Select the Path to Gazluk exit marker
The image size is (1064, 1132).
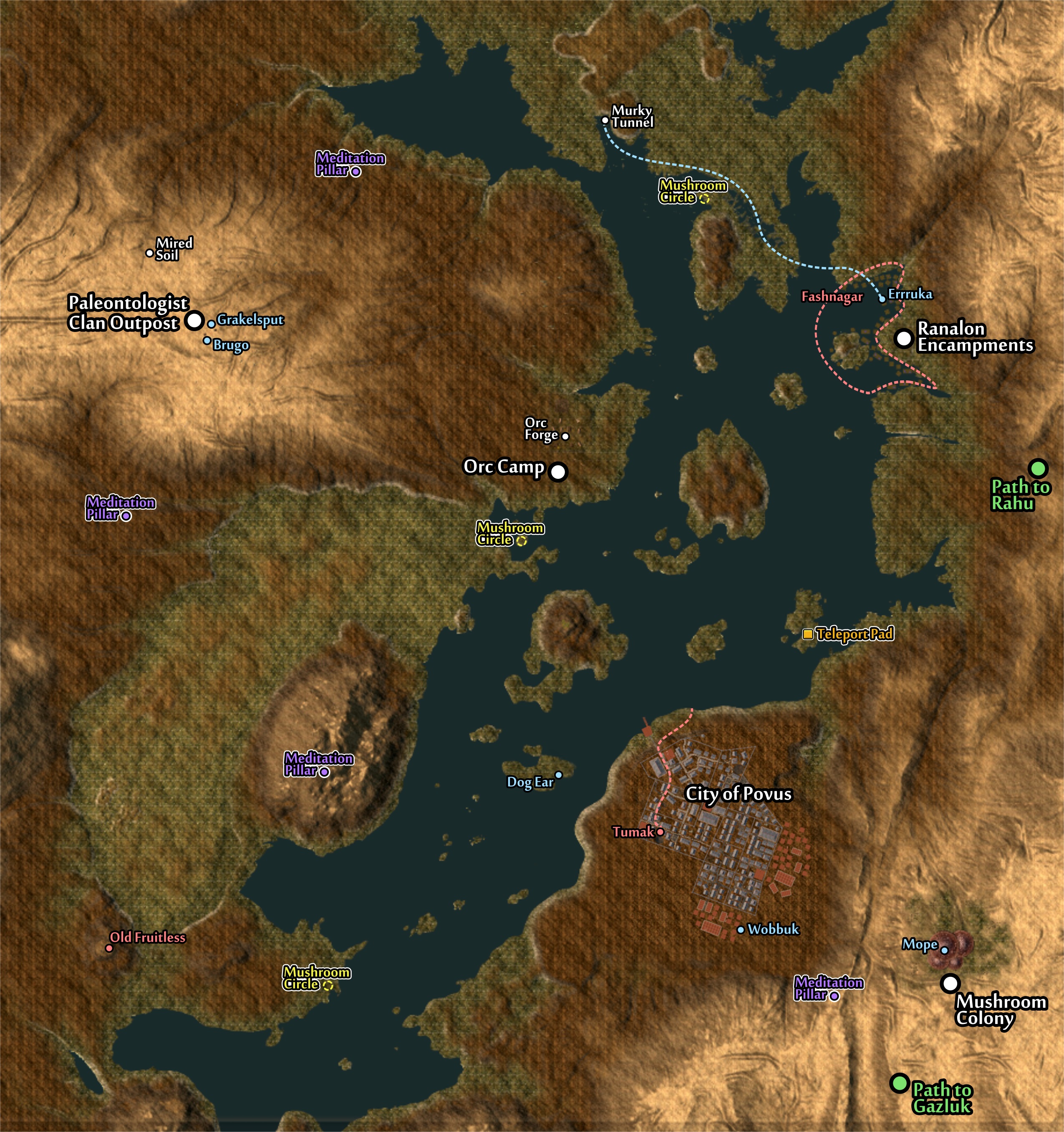[899, 1083]
